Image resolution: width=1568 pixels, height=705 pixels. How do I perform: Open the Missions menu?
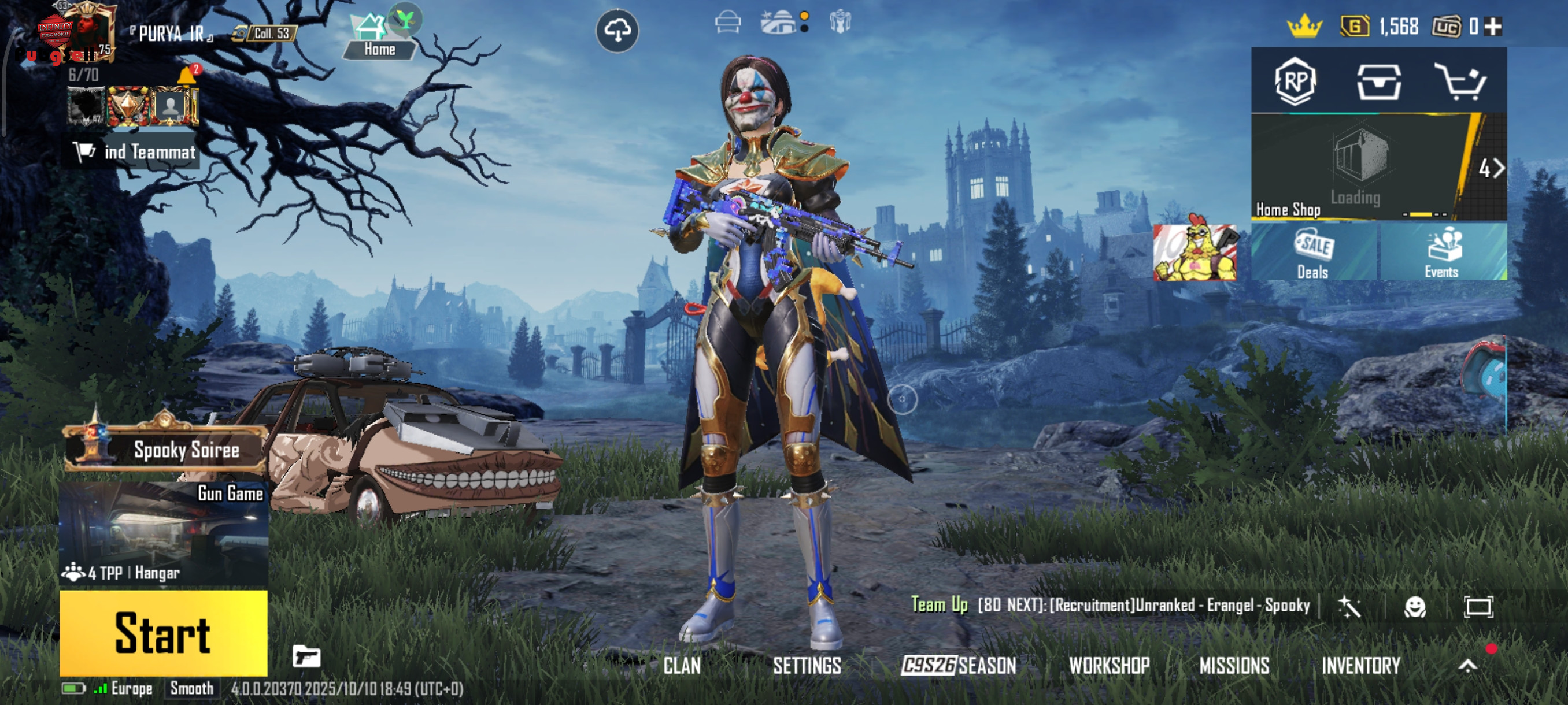pyautogui.click(x=1234, y=666)
